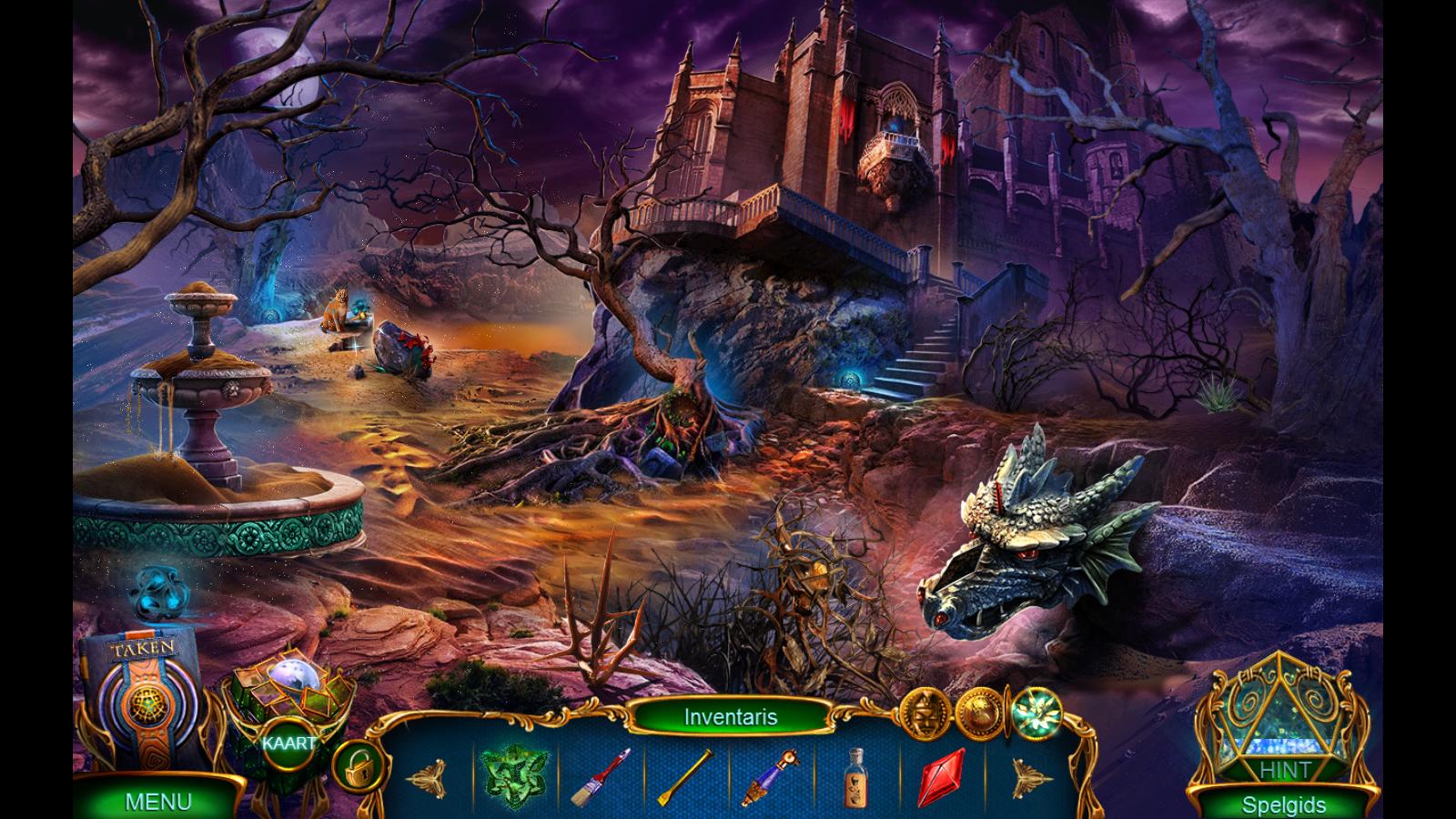Show the Kaart map
The height and width of the screenshot is (819, 1456).
pyautogui.click(x=289, y=742)
